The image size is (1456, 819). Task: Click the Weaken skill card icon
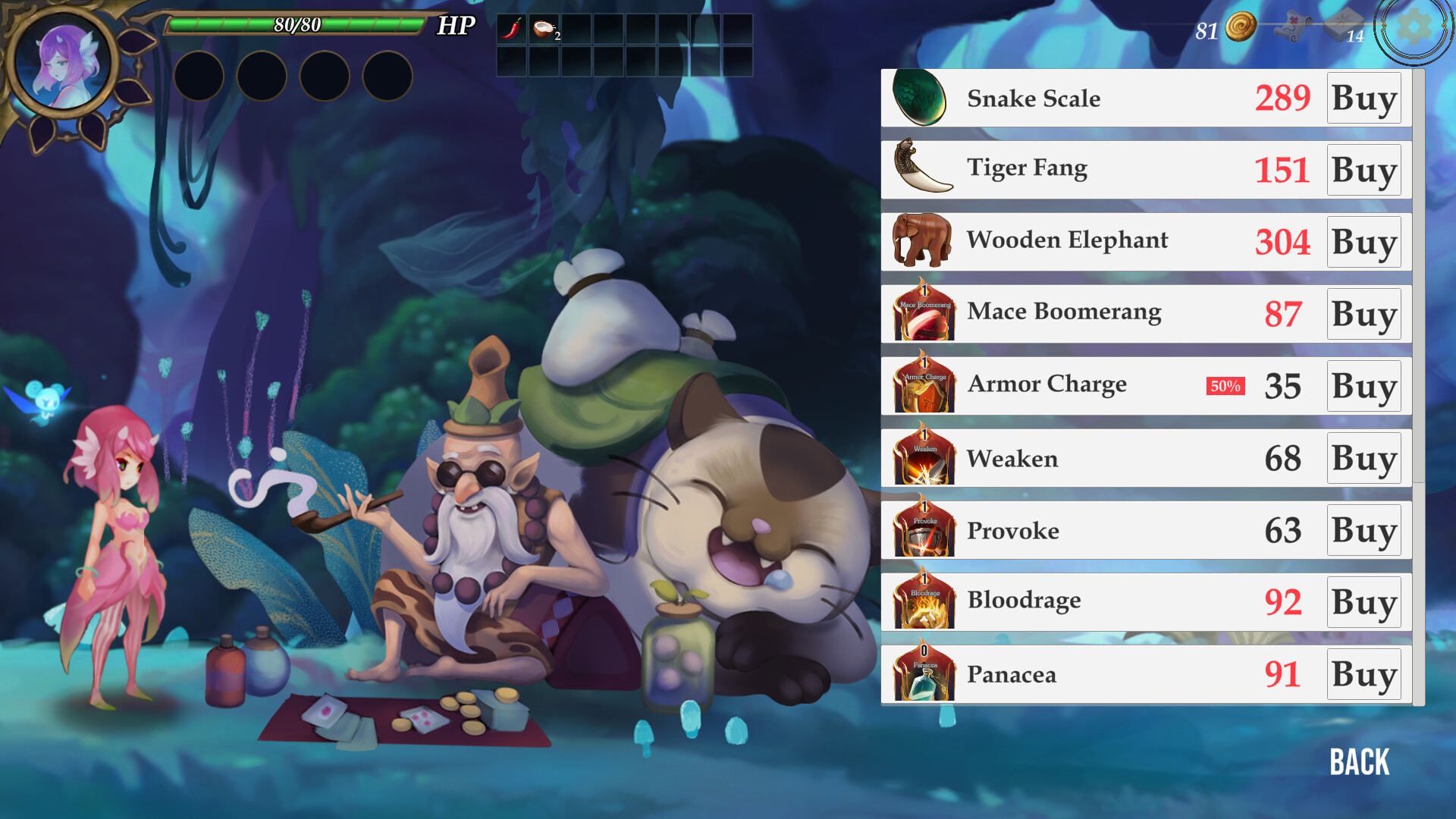coord(922,457)
